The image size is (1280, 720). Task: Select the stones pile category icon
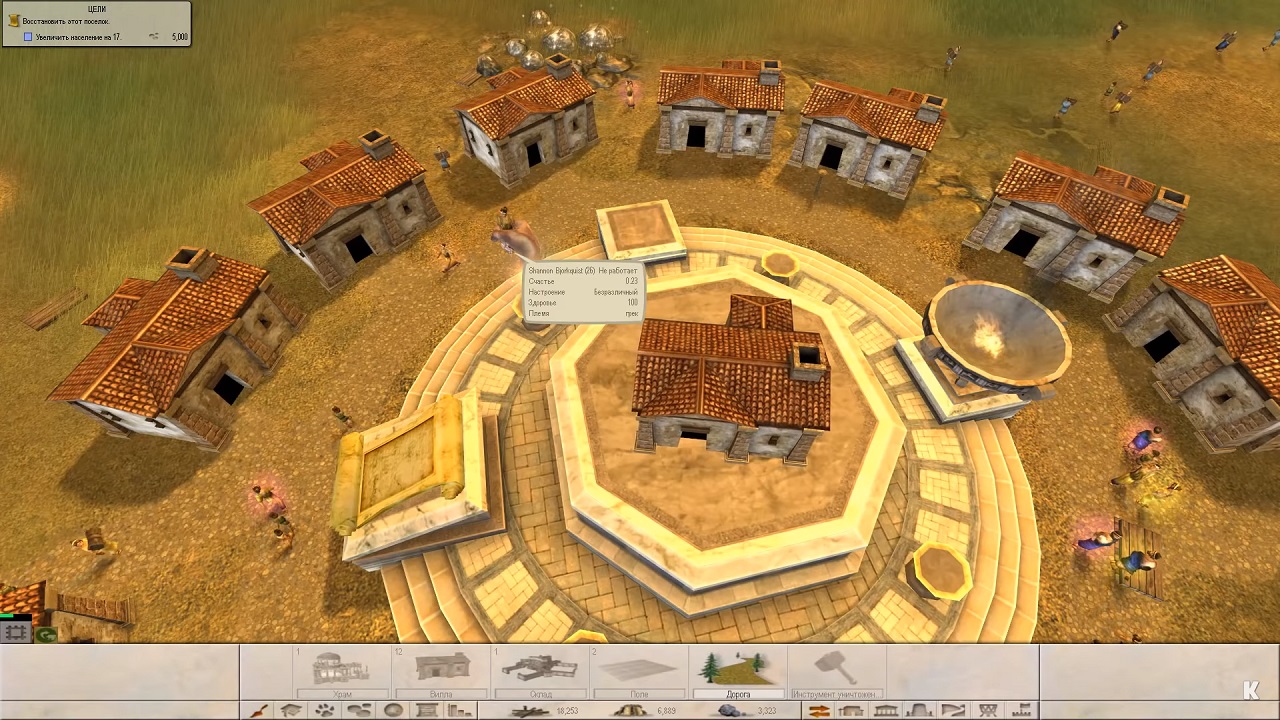[360, 711]
